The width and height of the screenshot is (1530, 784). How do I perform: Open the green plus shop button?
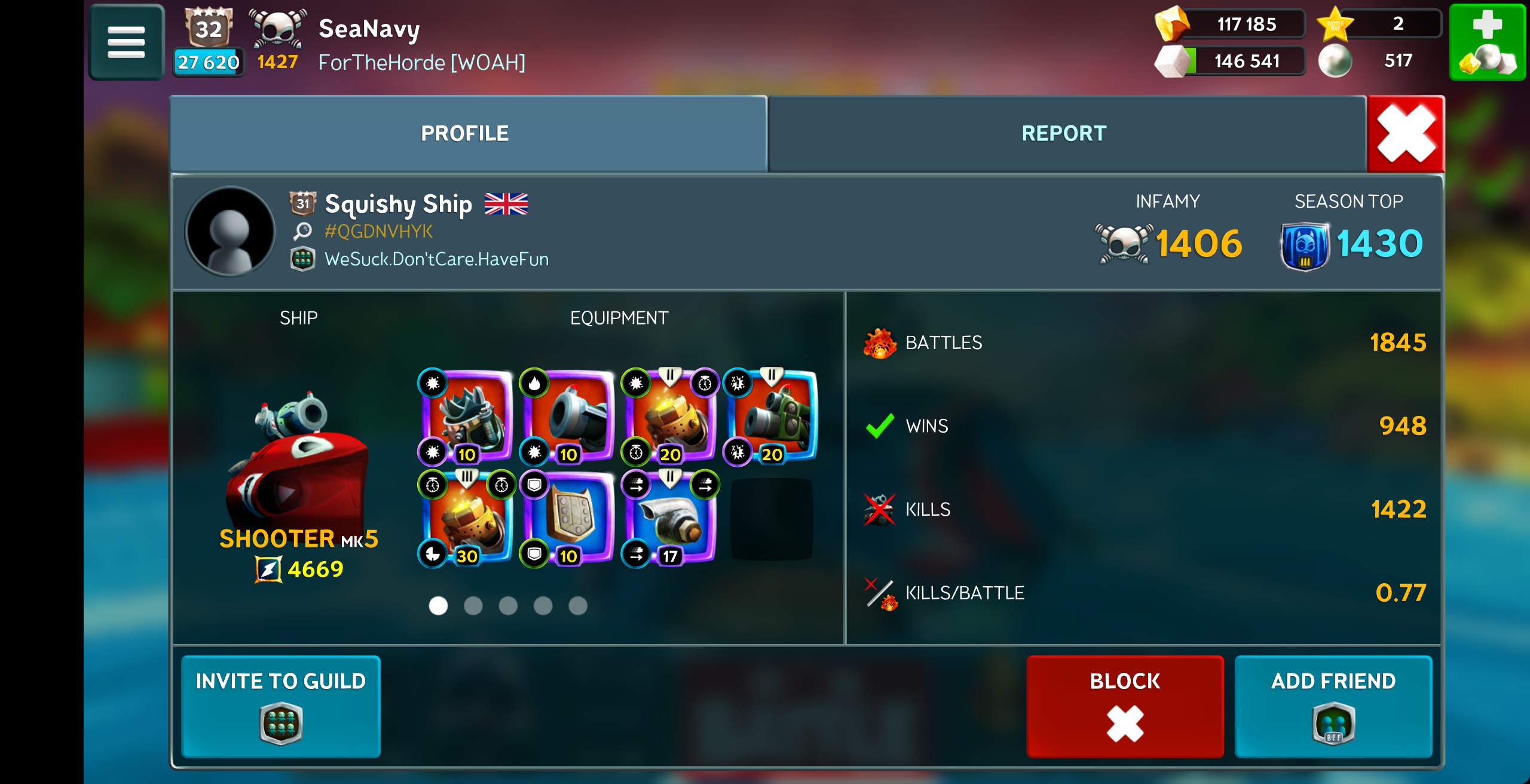[1486, 42]
